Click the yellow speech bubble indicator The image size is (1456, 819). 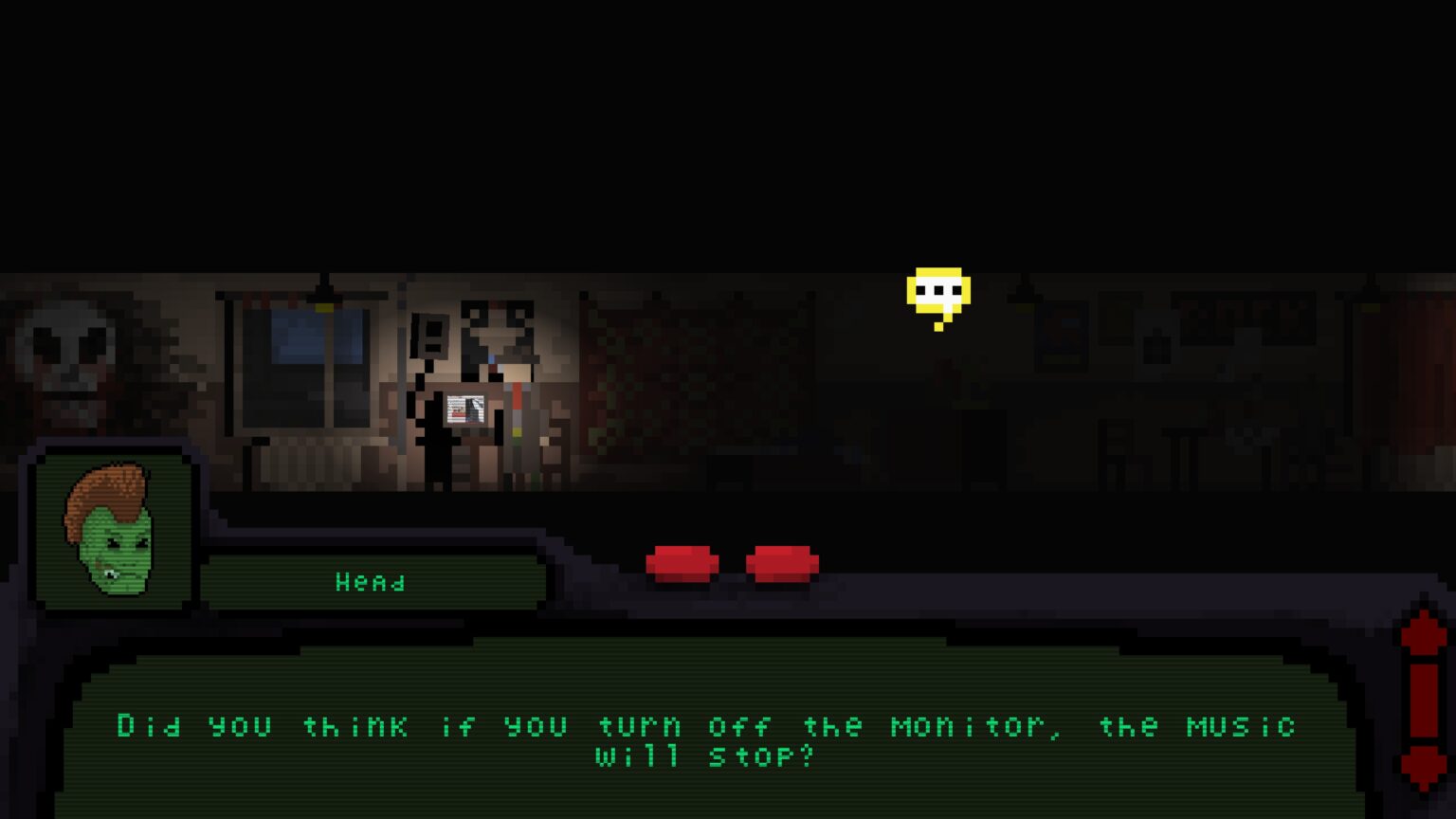coord(937,287)
